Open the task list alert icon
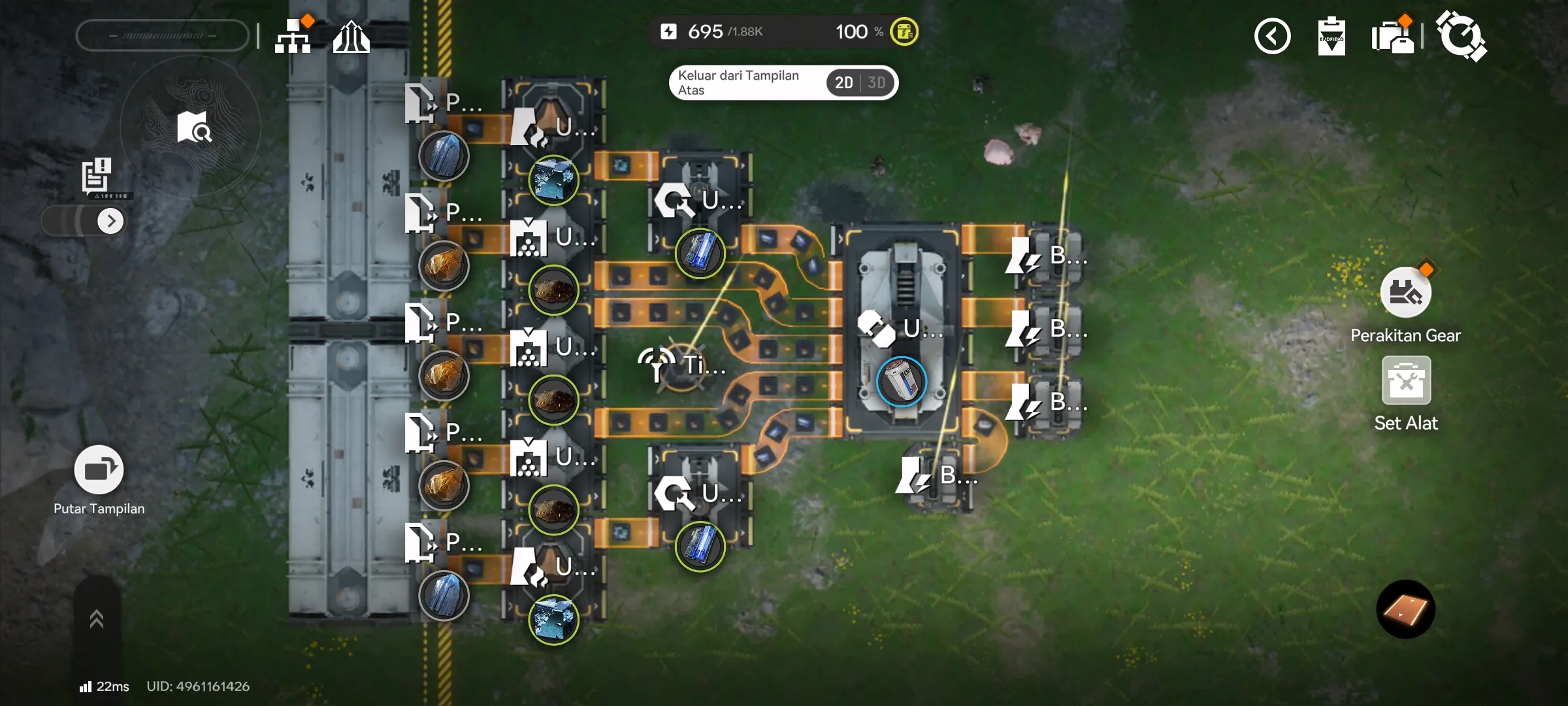Viewport: 1568px width, 706px height. pyautogui.click(x=97, y=175)
